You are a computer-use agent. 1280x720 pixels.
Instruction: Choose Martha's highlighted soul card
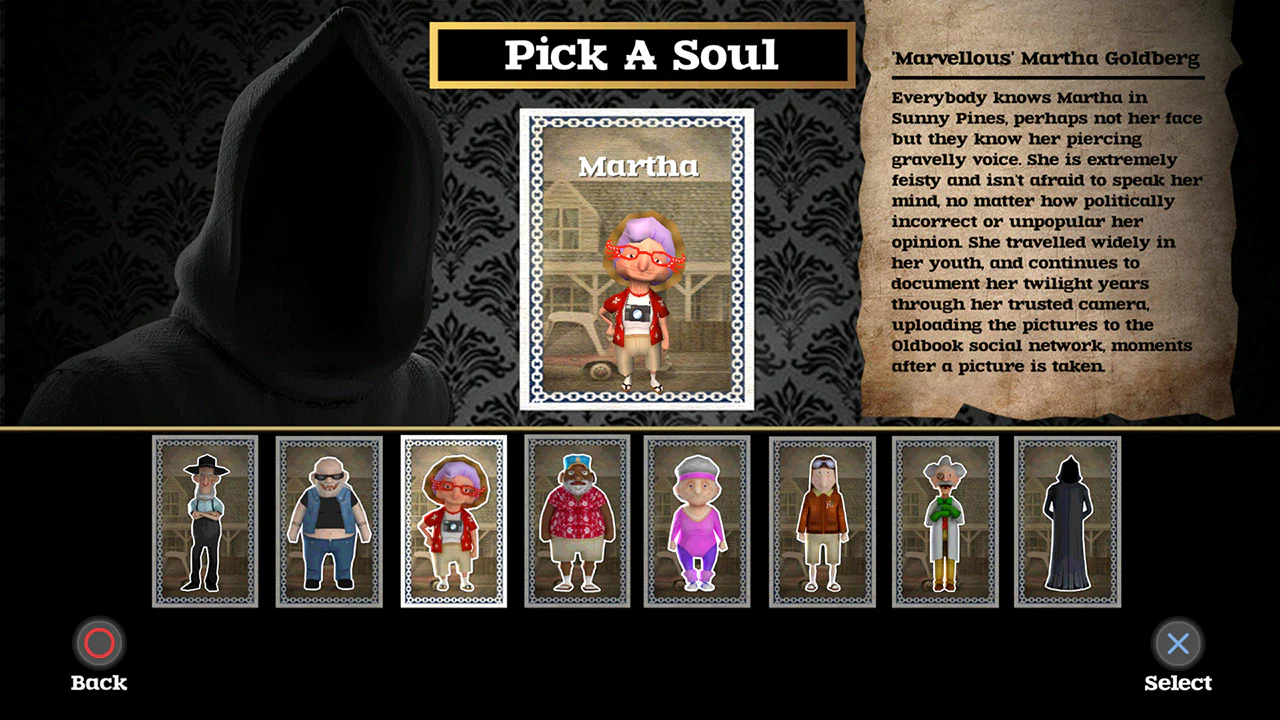[x=453, y=521]
